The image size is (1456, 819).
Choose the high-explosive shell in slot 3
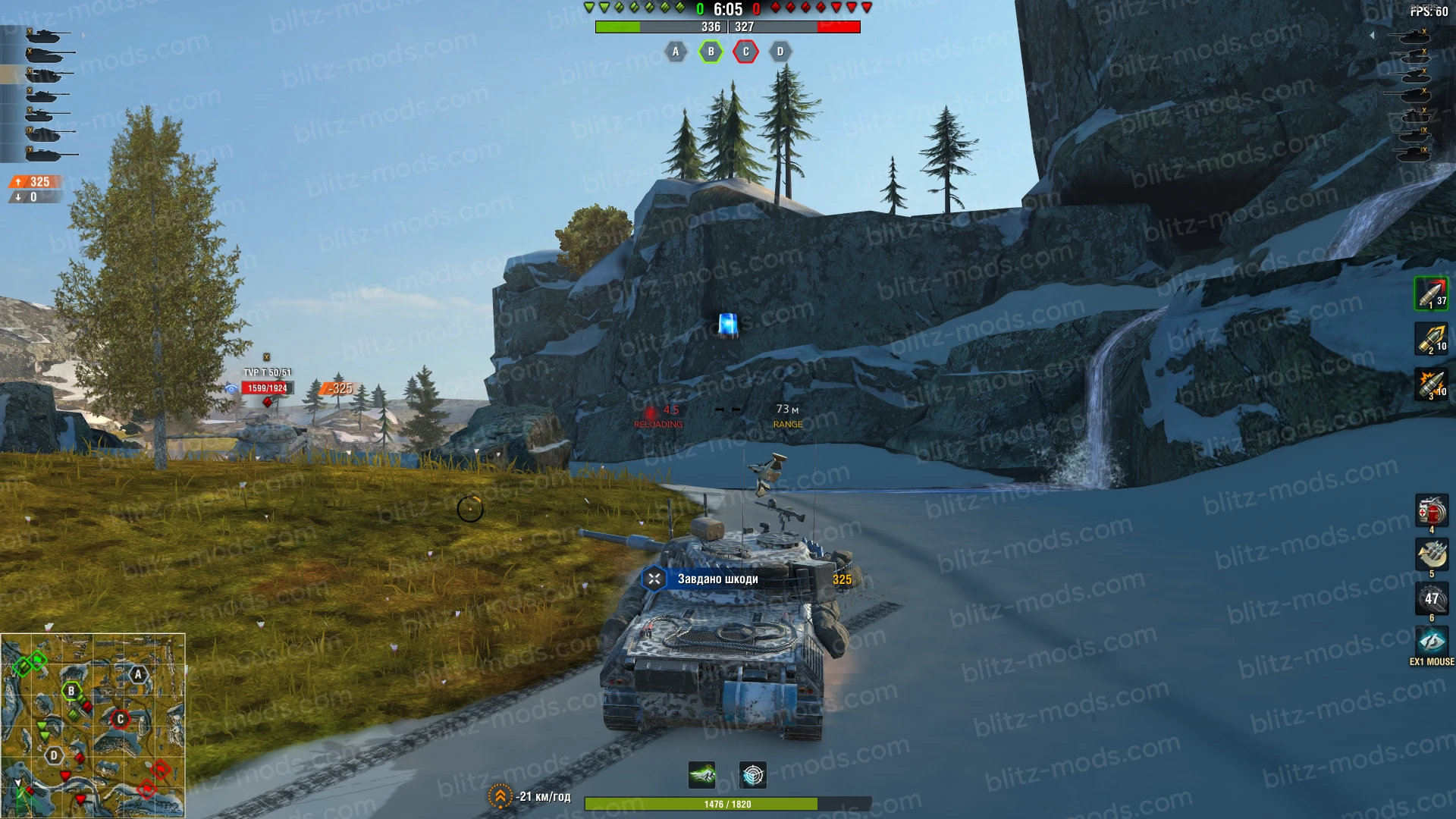[1431, 384]
